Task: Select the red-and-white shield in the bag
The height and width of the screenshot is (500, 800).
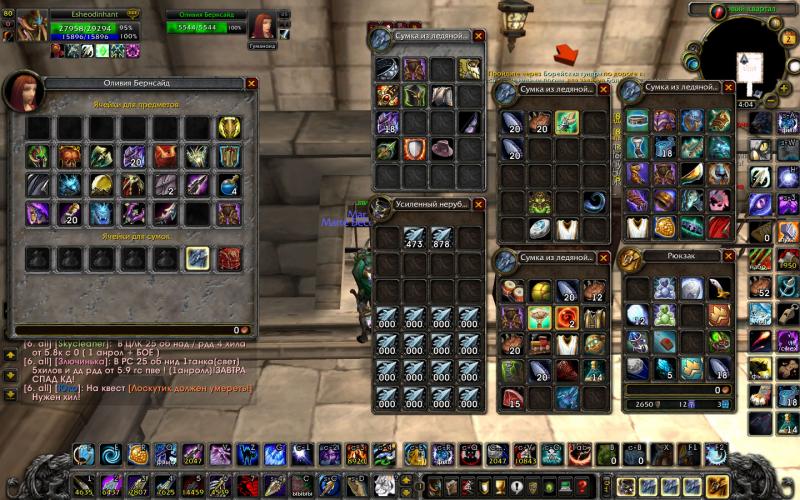Action: click(x=414, y=150)
